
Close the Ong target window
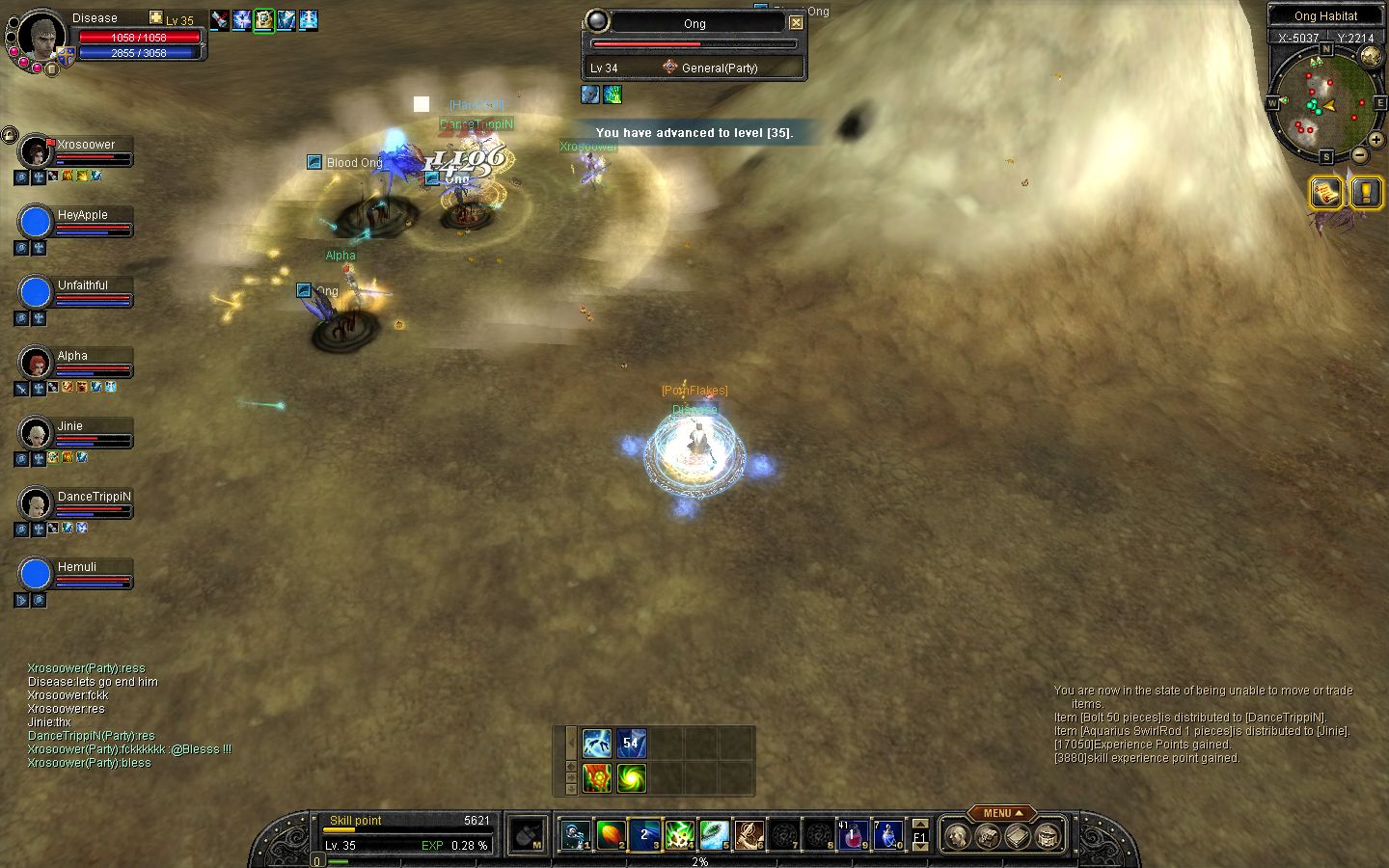tap(796, 22)
